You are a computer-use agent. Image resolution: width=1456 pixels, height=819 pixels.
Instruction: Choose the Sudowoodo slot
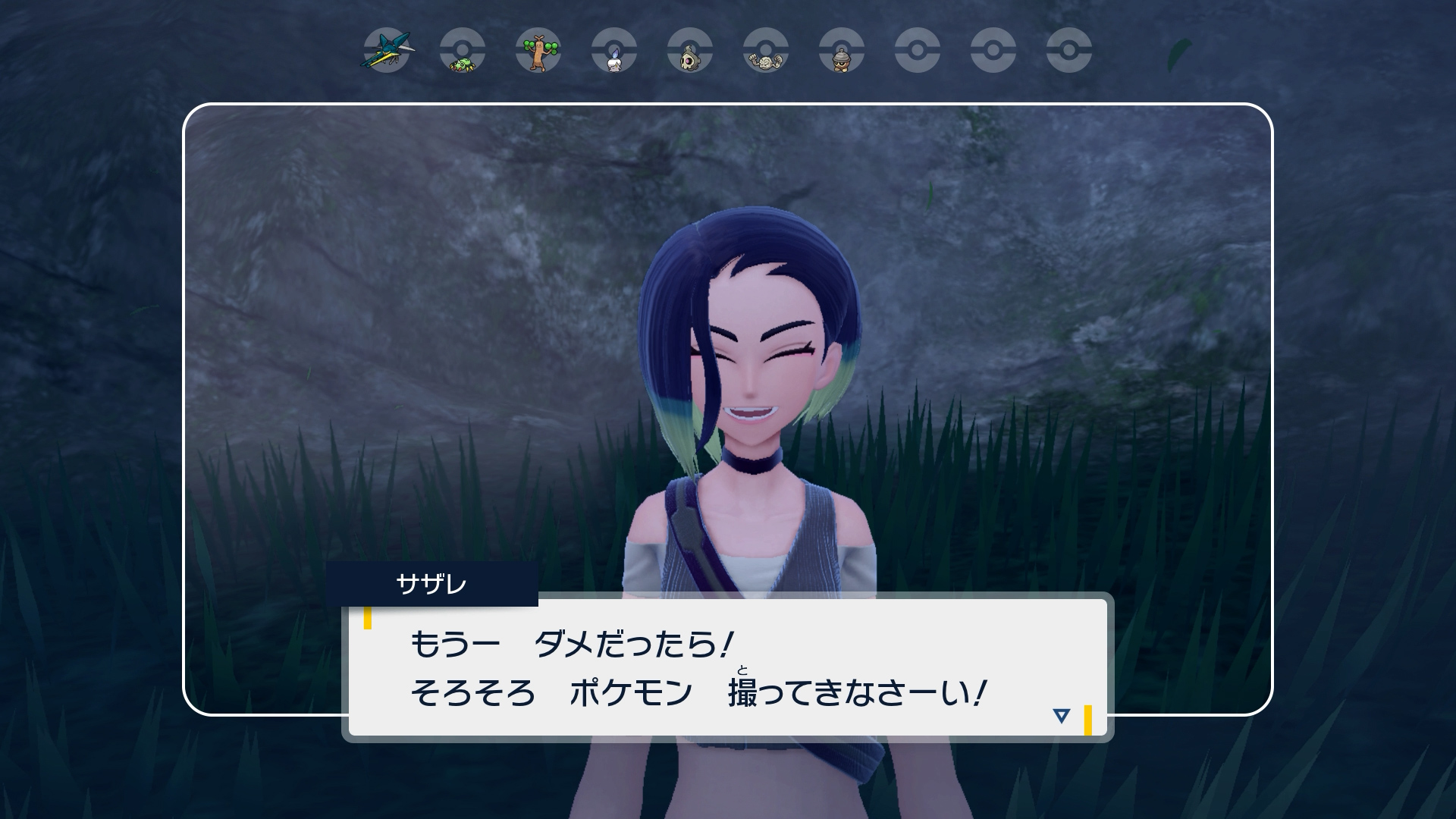point(538,52)
